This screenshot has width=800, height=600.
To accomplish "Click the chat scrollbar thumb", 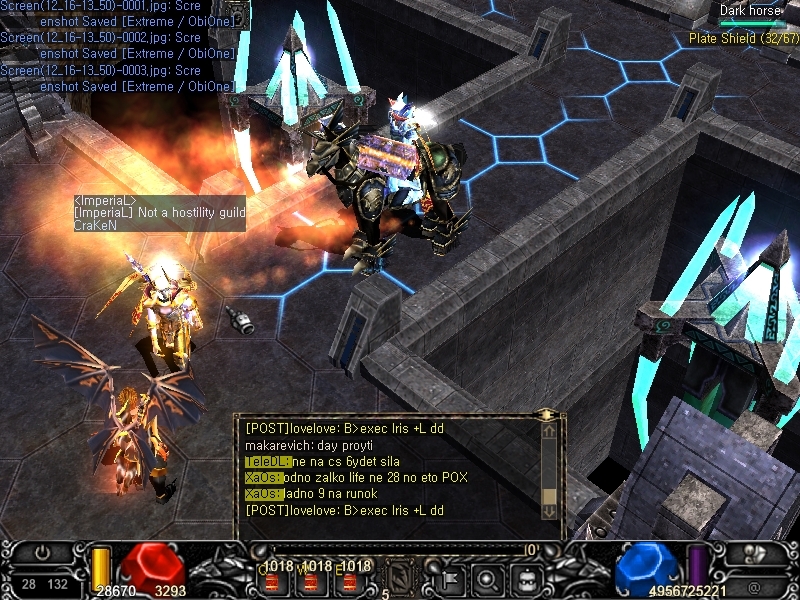I will tap(549, 495).
